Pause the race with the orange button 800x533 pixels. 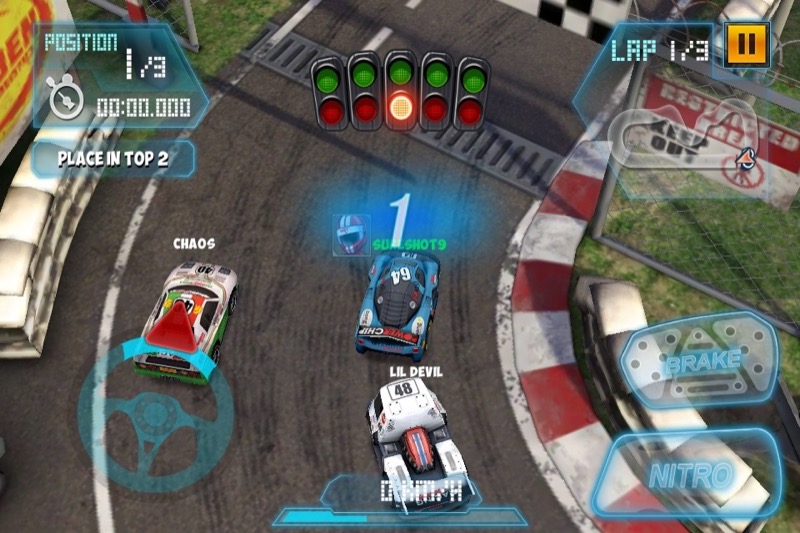click(x=743, y=44)
